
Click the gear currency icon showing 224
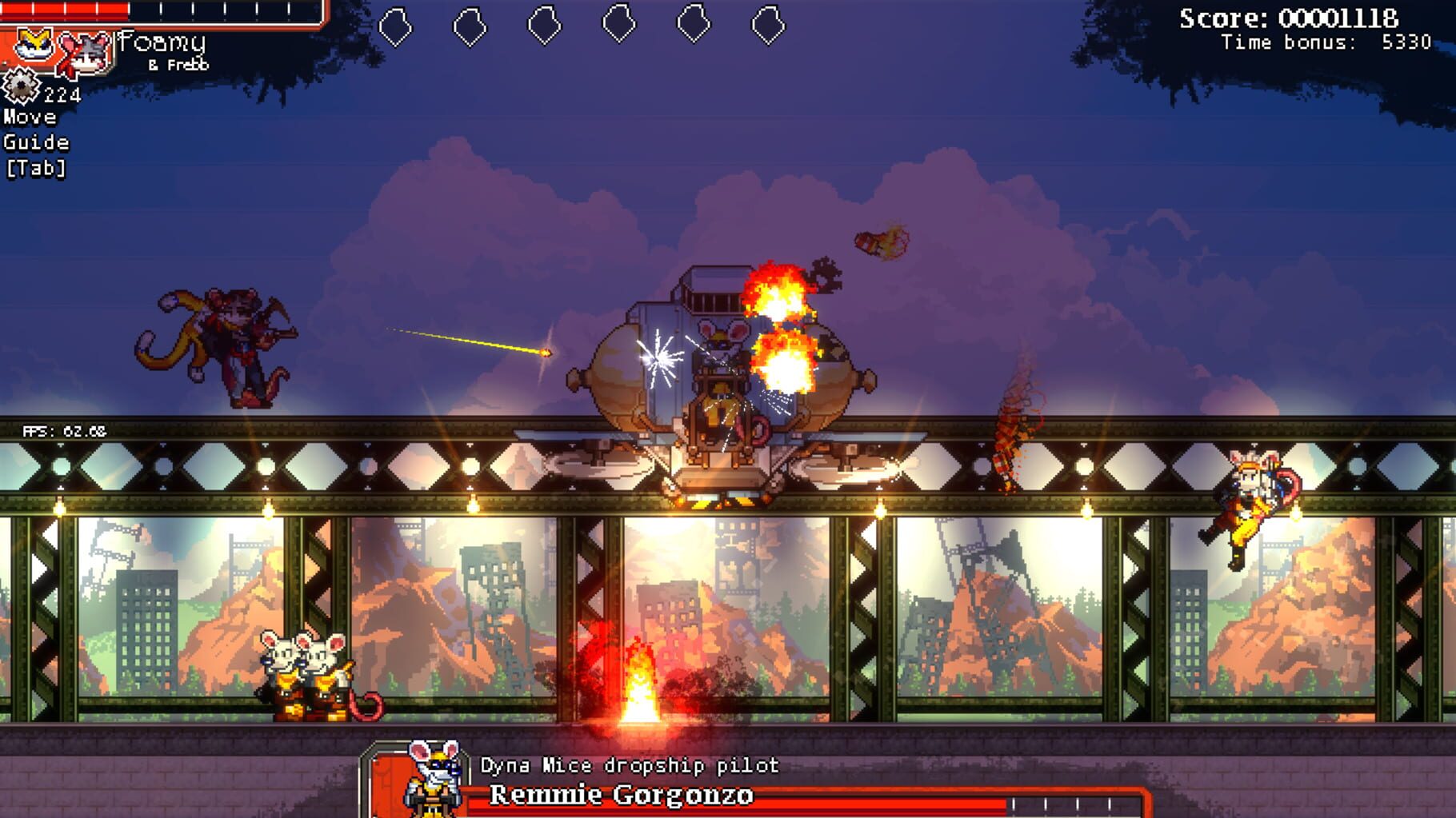click(x=21, y=90)
